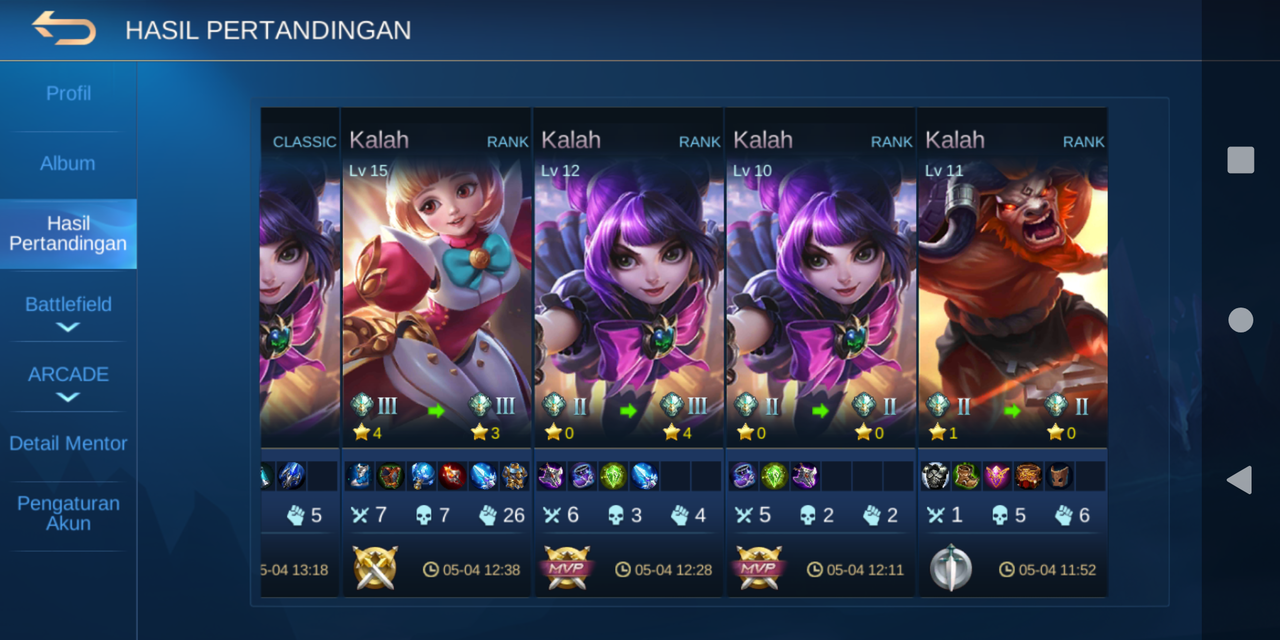Expand the Battlefield section

coord(68,311)
